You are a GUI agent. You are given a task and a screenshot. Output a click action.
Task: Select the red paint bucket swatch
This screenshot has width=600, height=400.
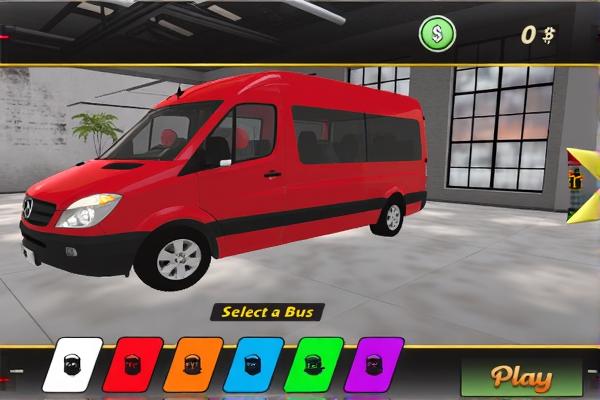[x=132, y=365]
